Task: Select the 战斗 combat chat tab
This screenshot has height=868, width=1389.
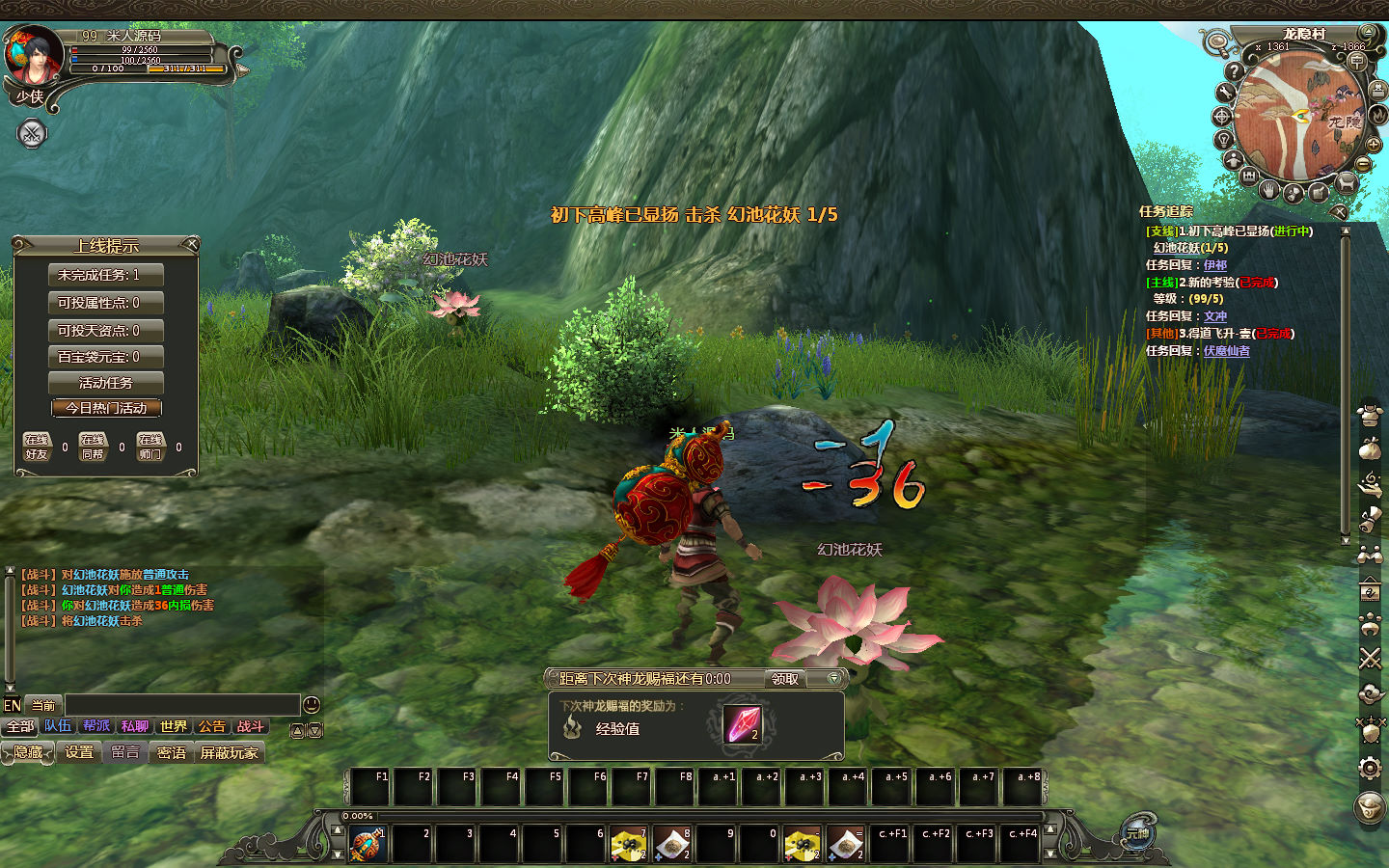Action: coord(250,726)
